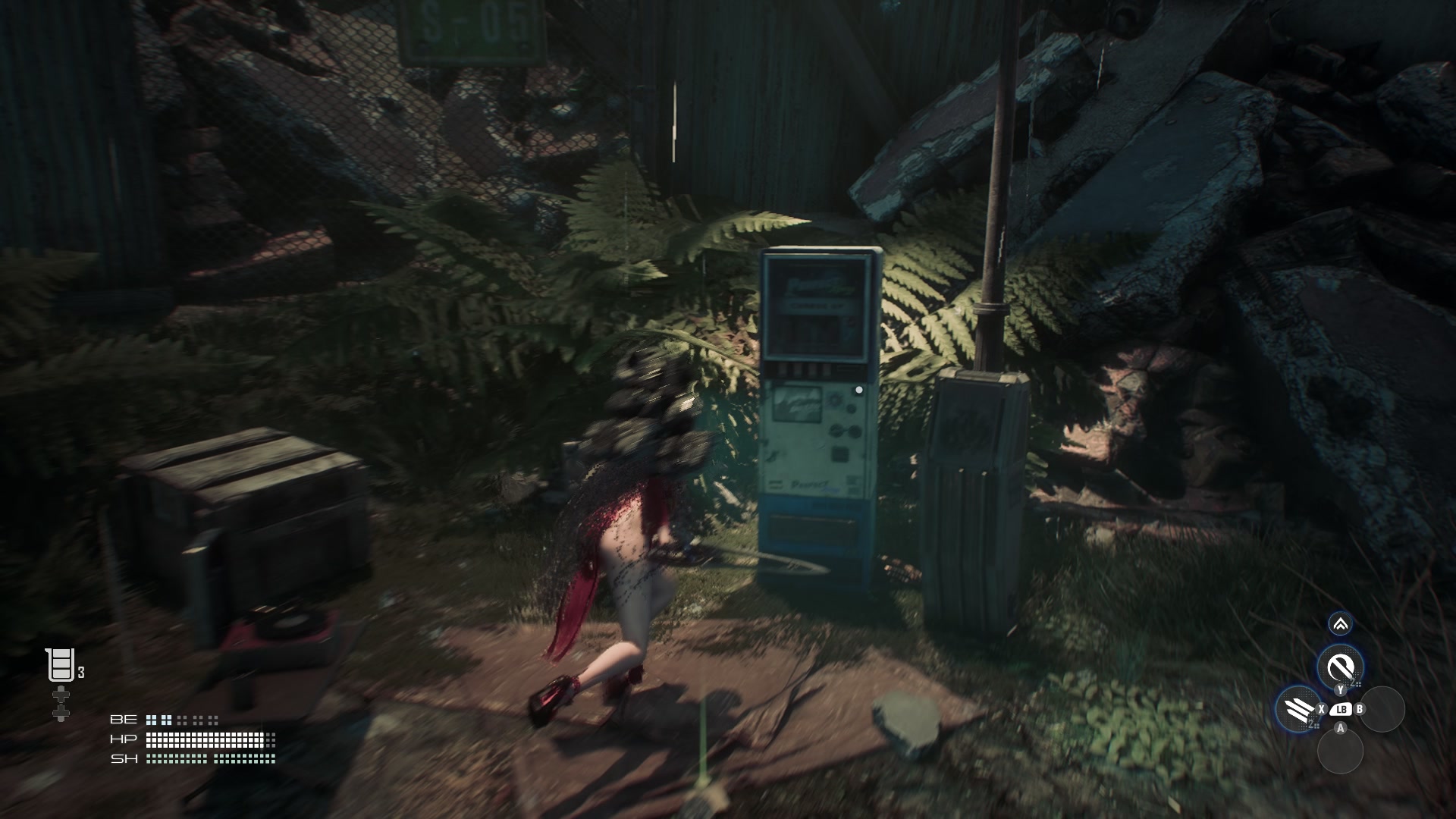Screen dimensions: 1456x819
Task: Click the D-pad down consumable icon
Action: click(61, 714)
